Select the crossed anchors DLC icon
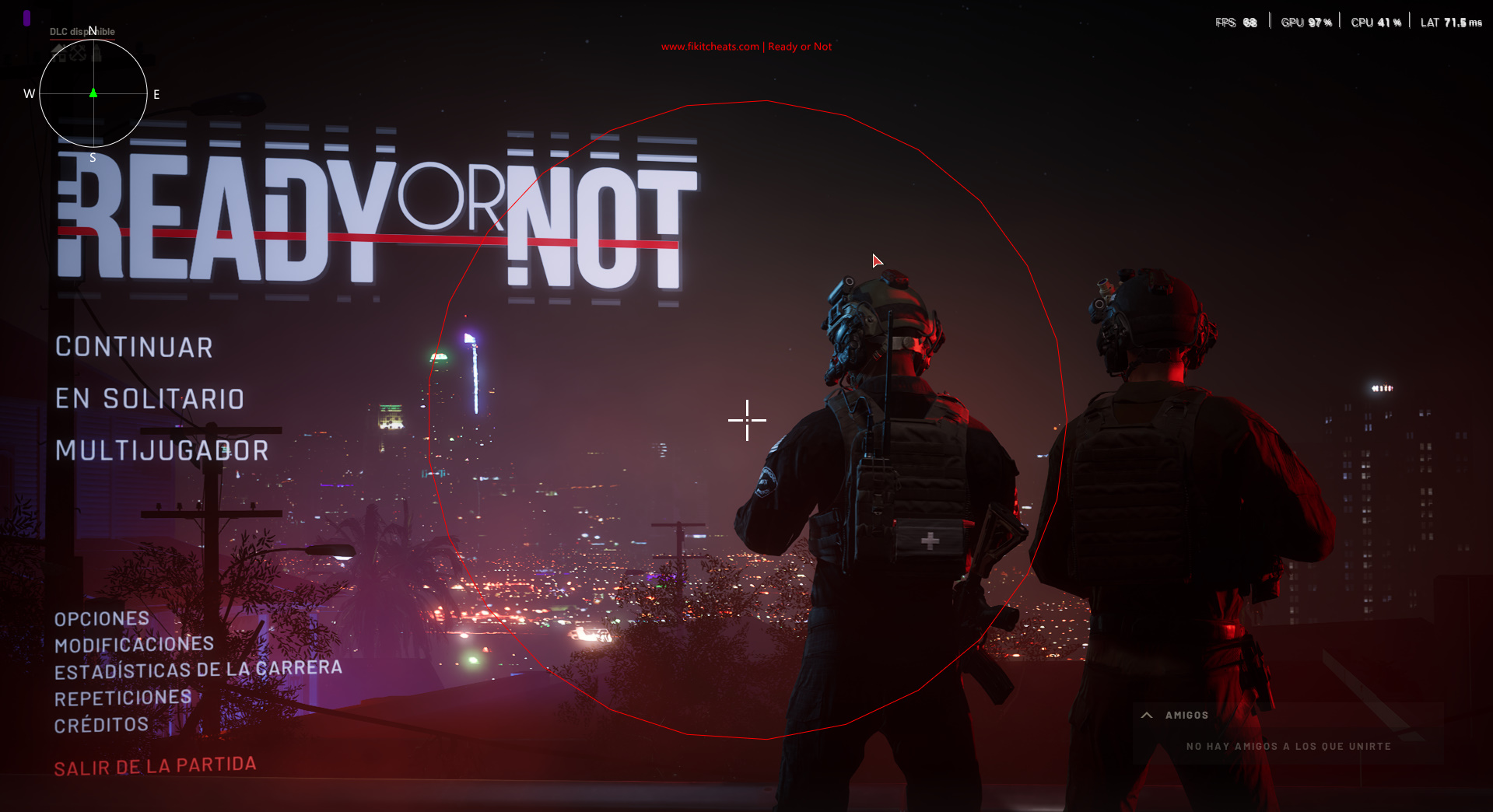The image size is (1493, 812). tap(78, 52)
